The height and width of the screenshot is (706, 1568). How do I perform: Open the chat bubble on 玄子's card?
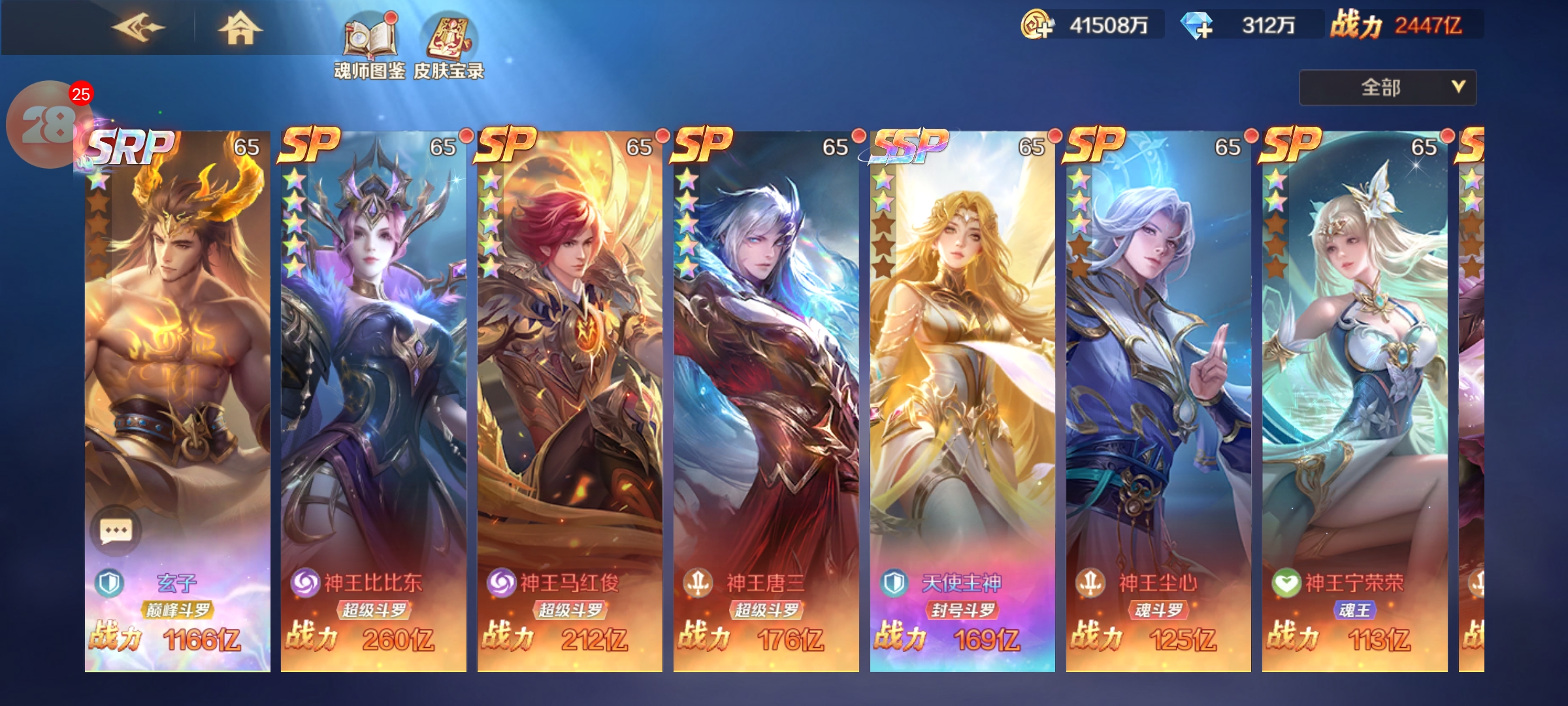(x=116, y=530)
